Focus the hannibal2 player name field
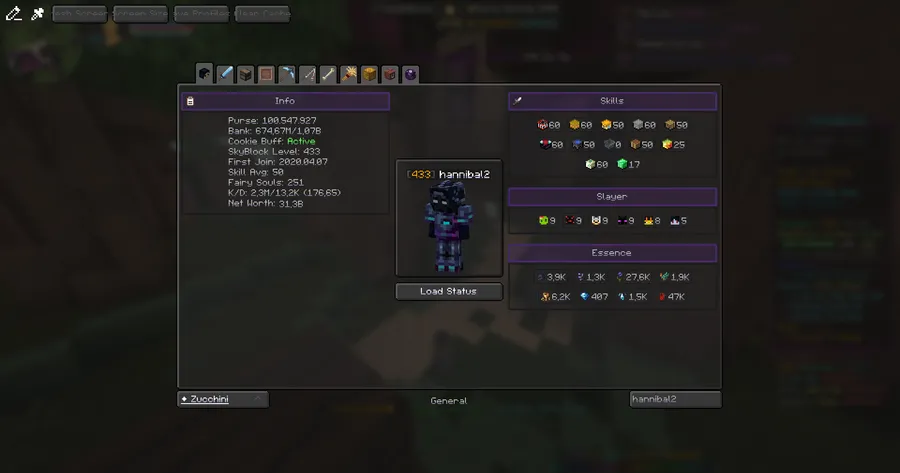This screenshot has width=900, height=473. [675, 399]
